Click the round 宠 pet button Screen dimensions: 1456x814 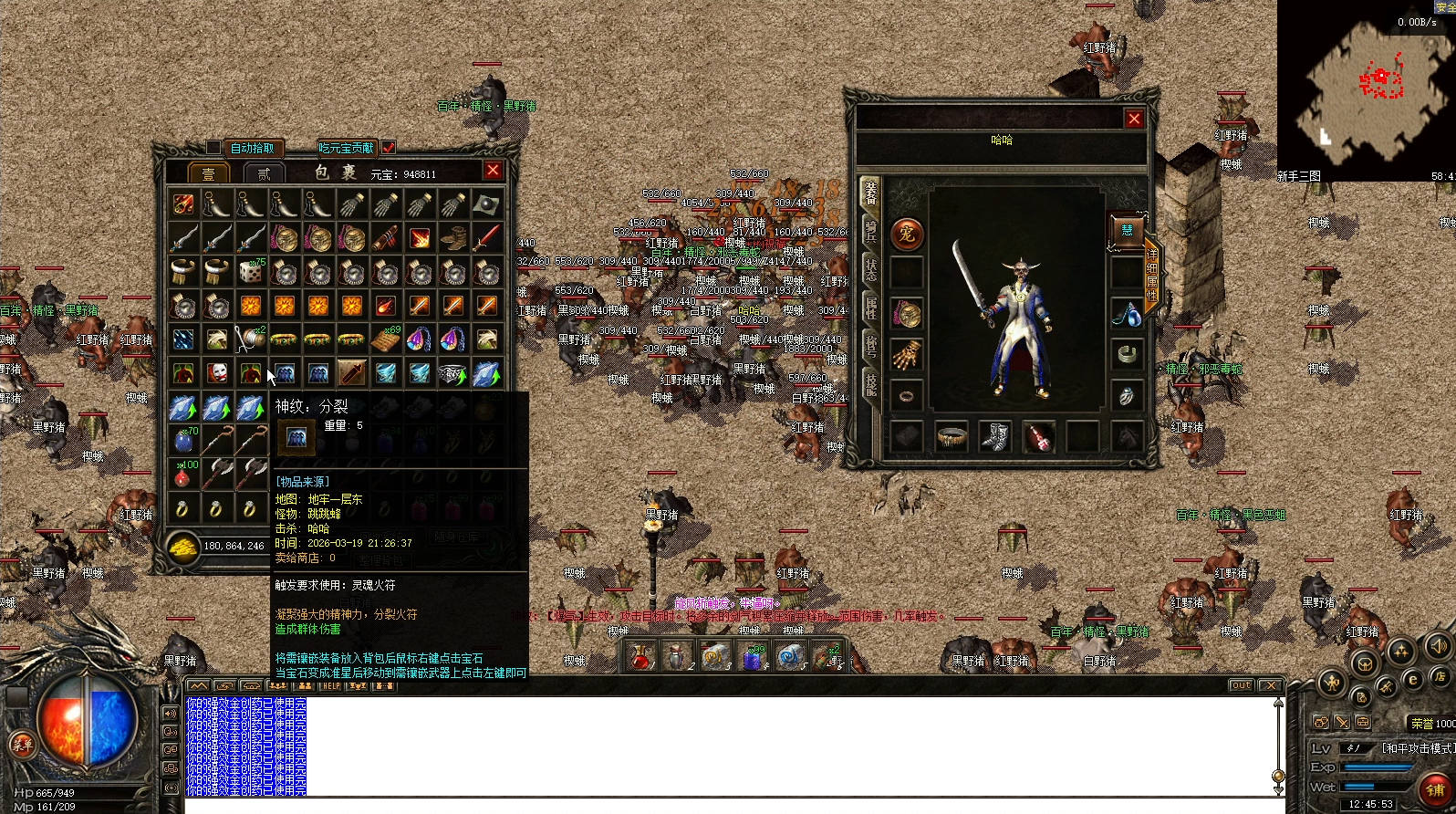pyautogui.click(x=907, y=235)
